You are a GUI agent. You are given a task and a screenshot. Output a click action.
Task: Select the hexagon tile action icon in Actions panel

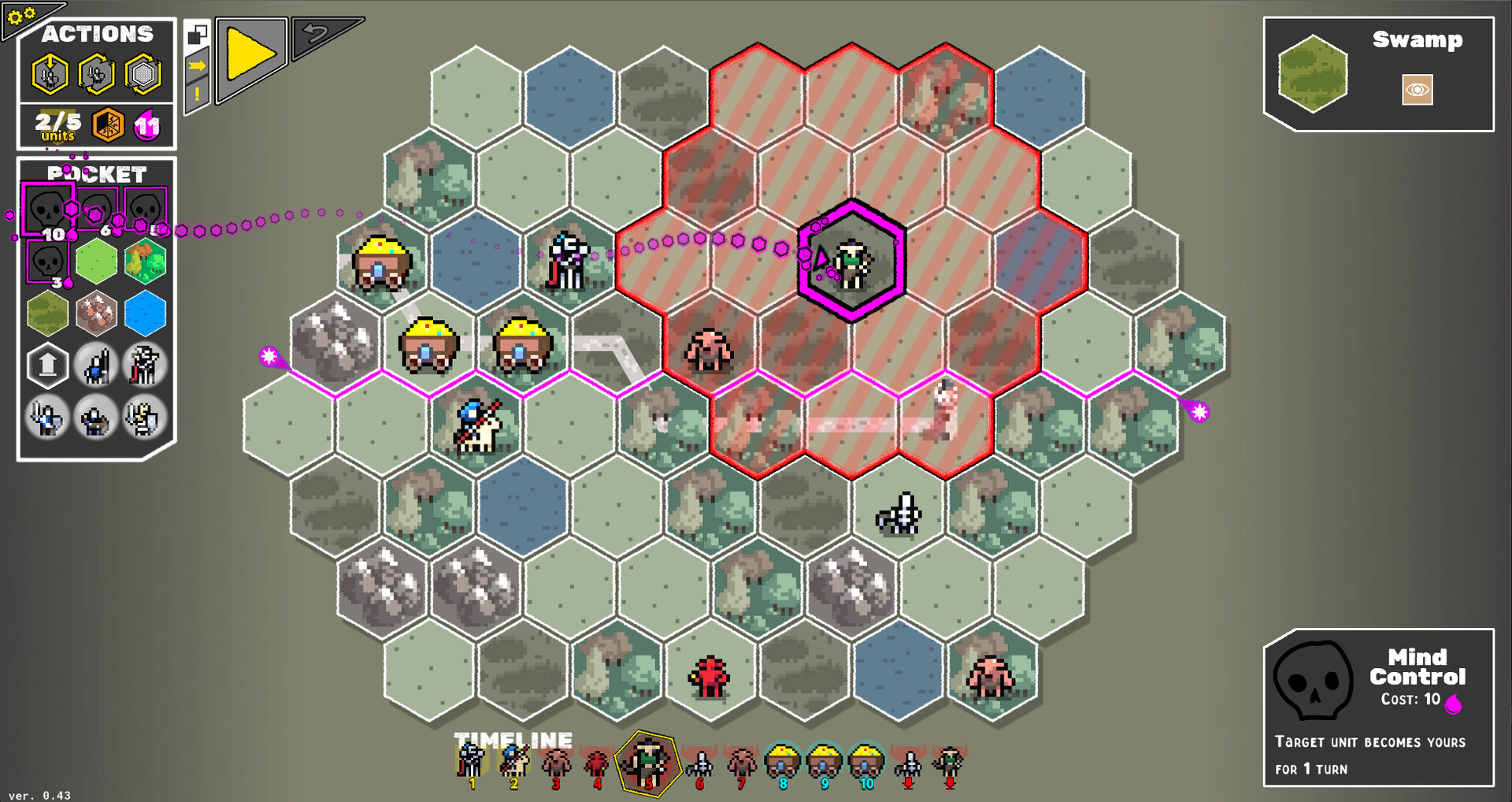click(x=143, y=72)
